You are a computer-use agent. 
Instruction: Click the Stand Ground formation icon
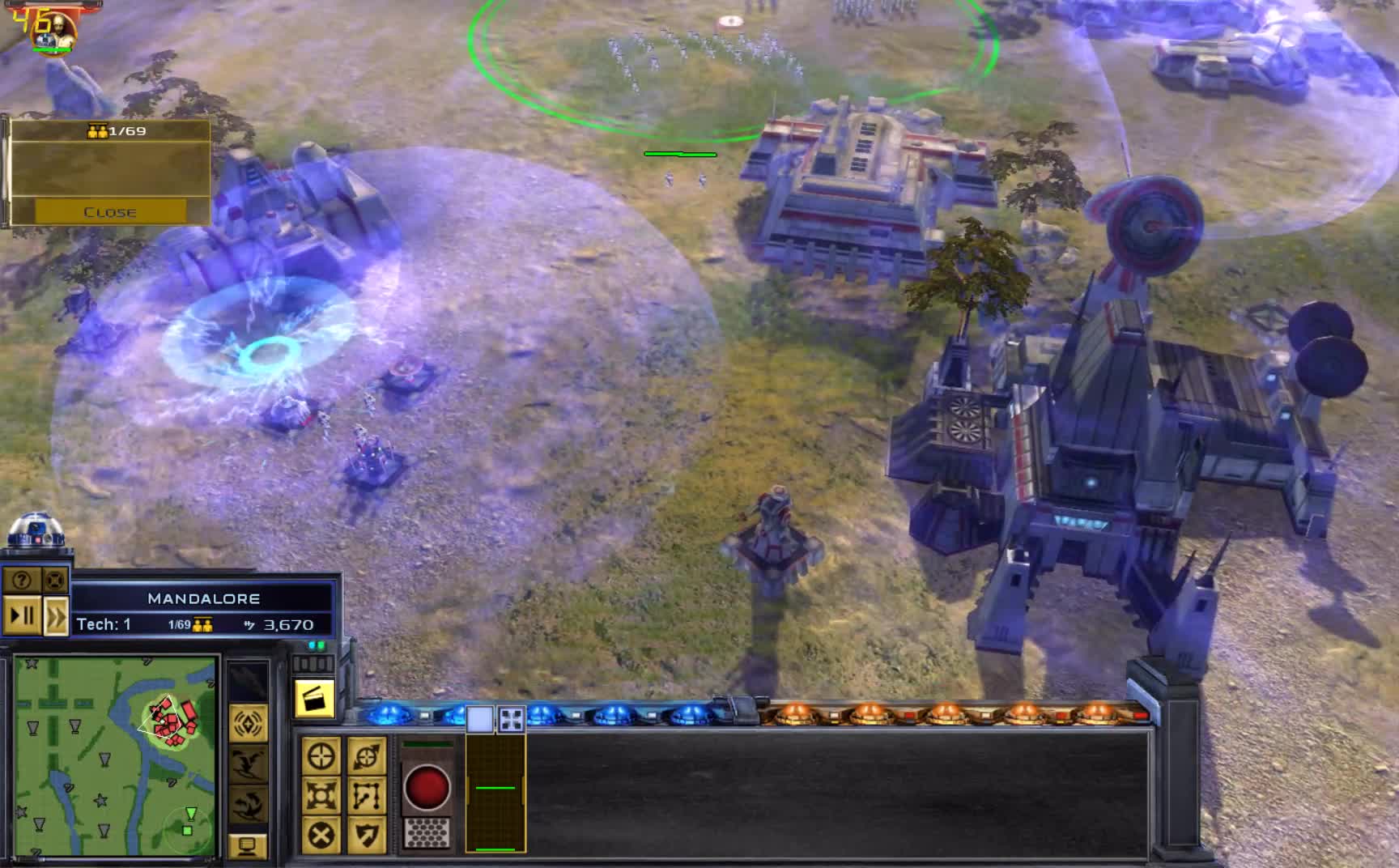click(x=321, y=796)
